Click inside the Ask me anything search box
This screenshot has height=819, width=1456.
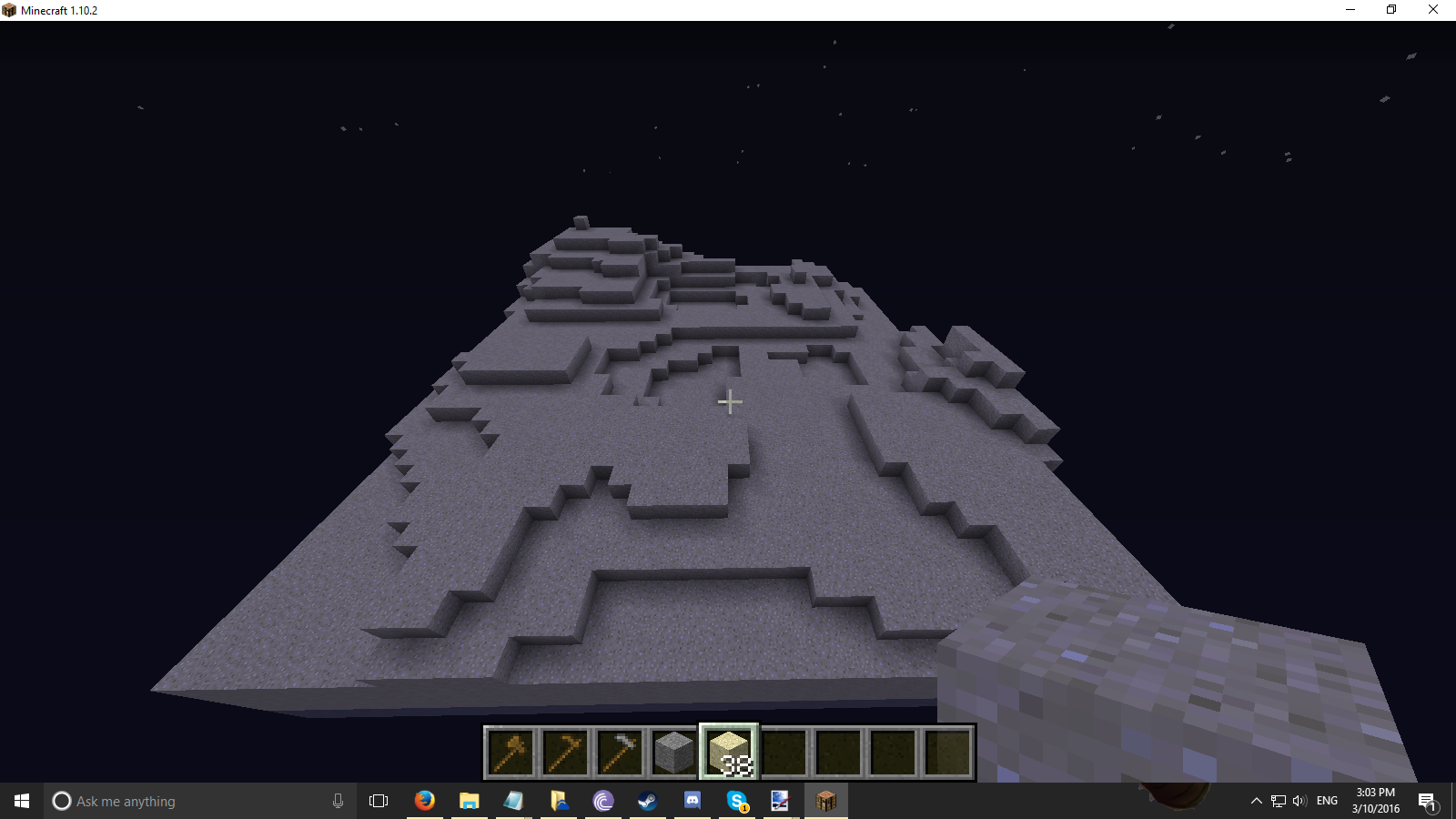[x=182, y=801]
